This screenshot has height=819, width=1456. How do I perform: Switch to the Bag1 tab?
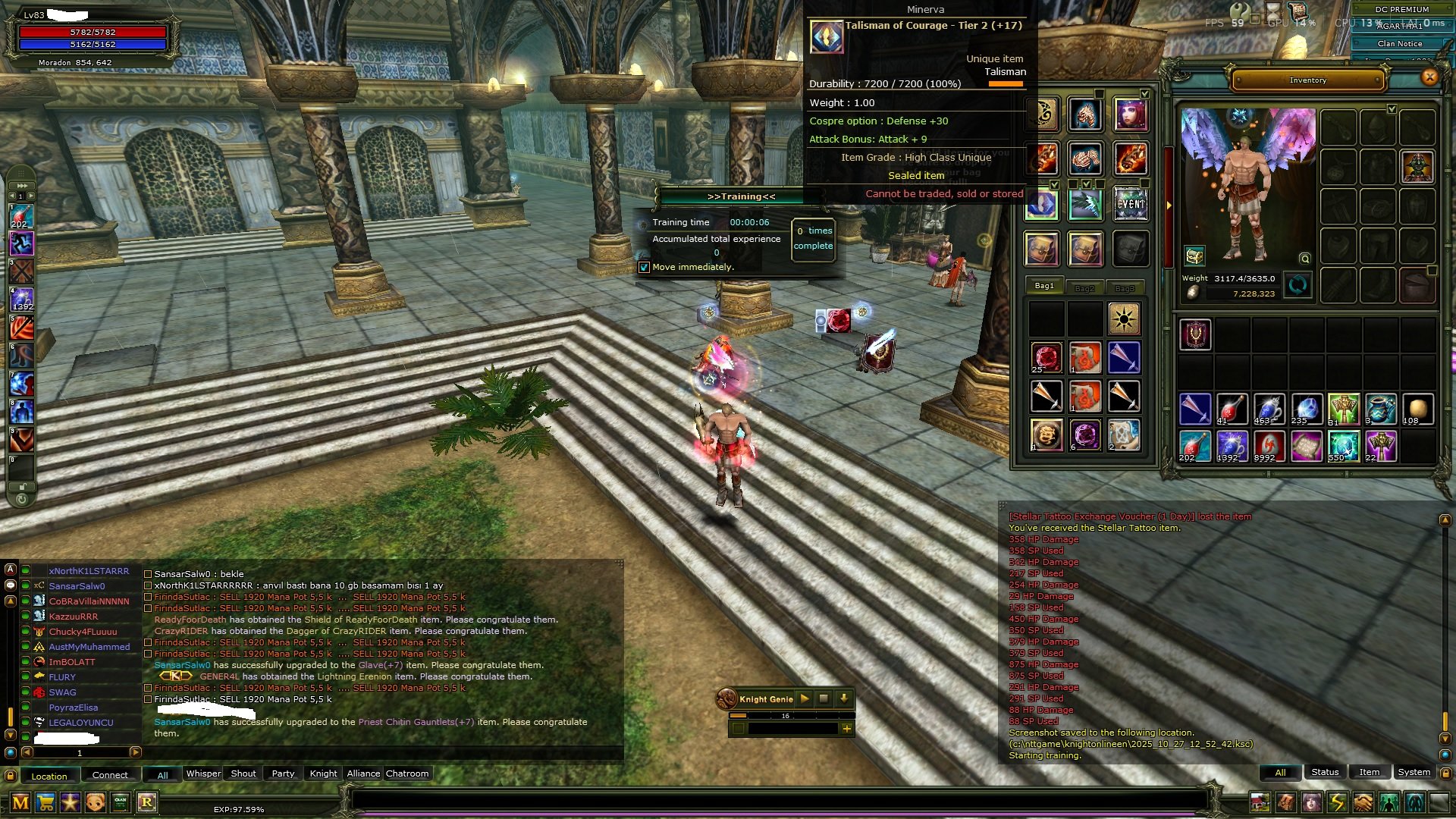coord(1044,286)
